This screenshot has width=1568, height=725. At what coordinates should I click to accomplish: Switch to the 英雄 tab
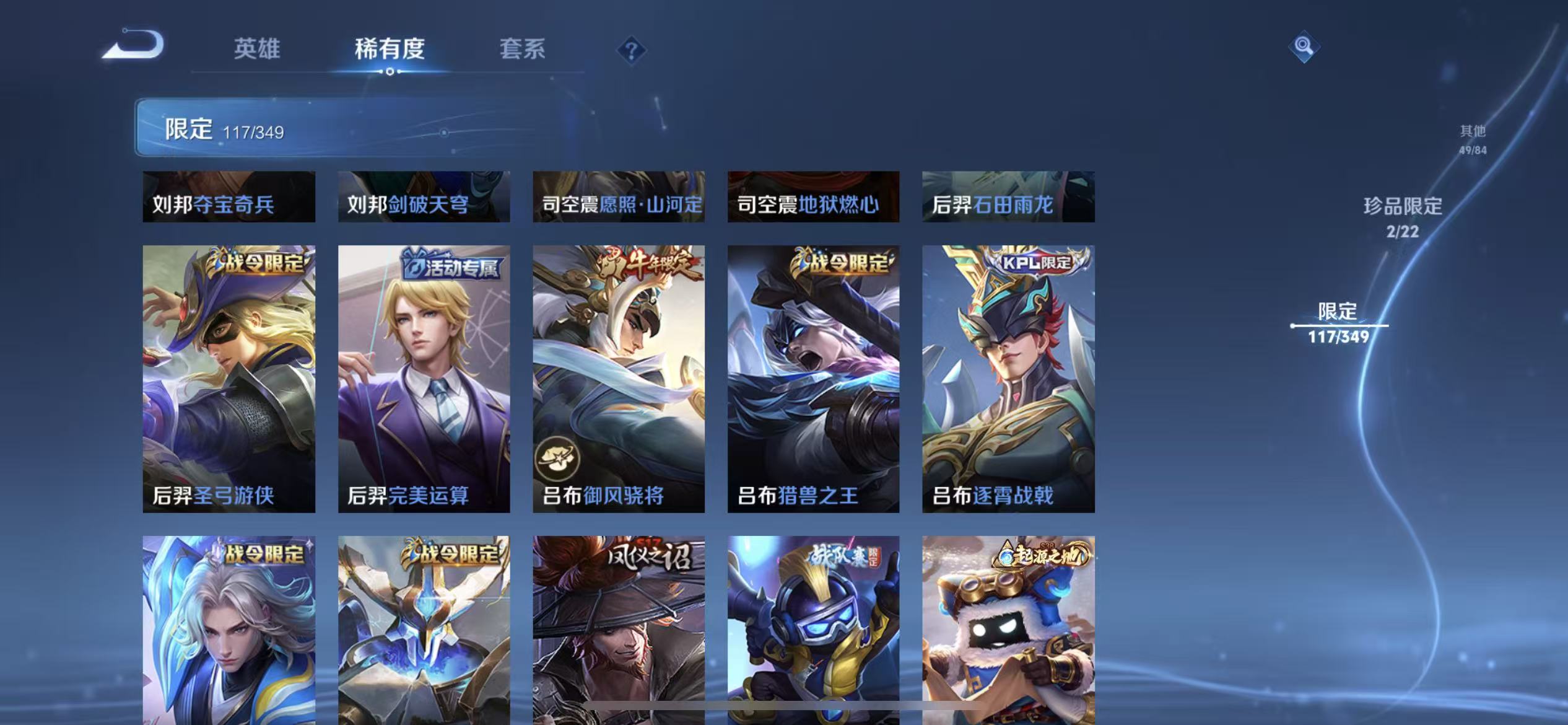coord(258,49)
